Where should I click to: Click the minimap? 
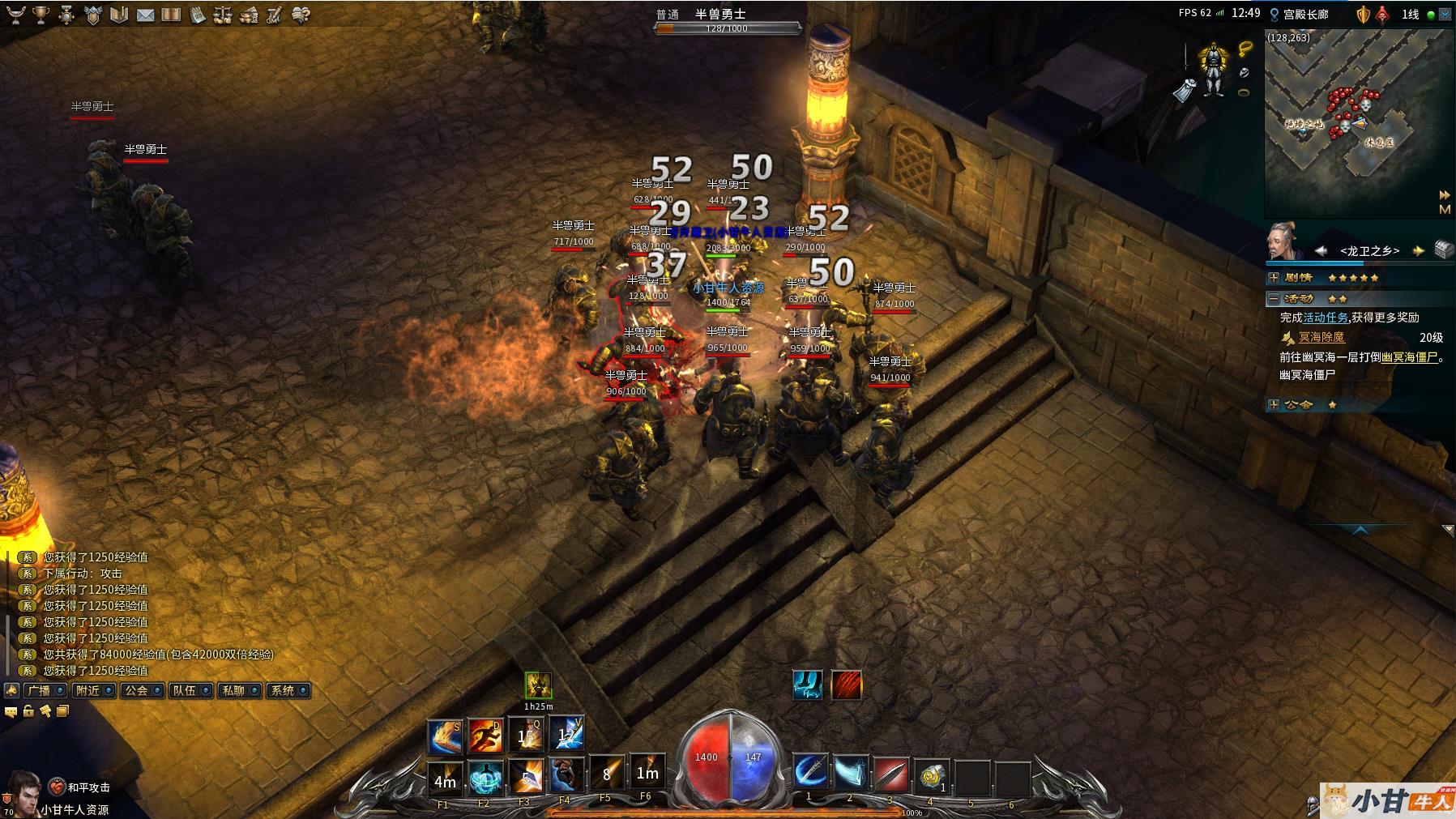[1345, 122]
